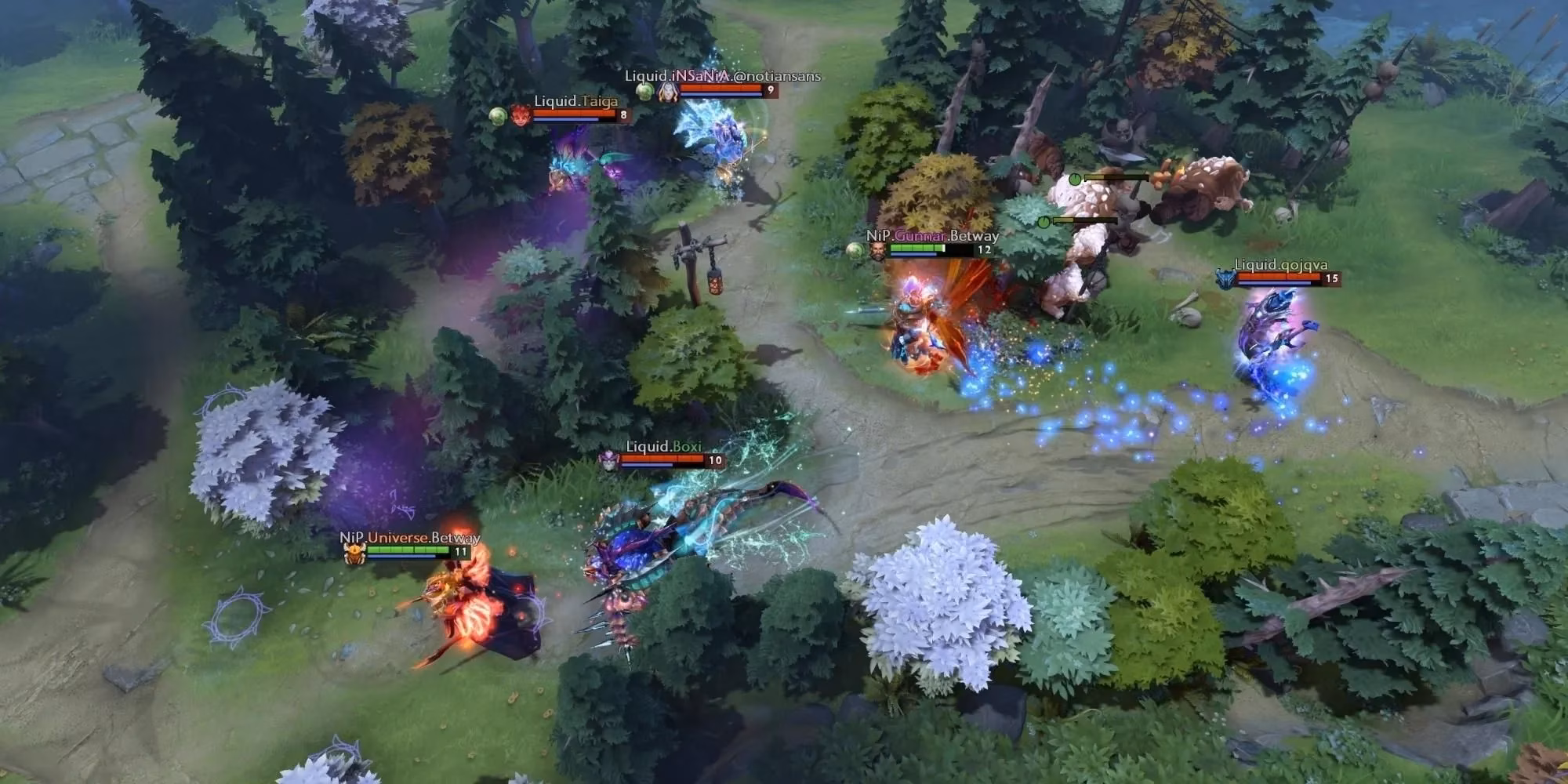This screenshot has width=1568, height=784.
Task: Click Gunnar's level number 12 badge
Action: coord(984,249)
